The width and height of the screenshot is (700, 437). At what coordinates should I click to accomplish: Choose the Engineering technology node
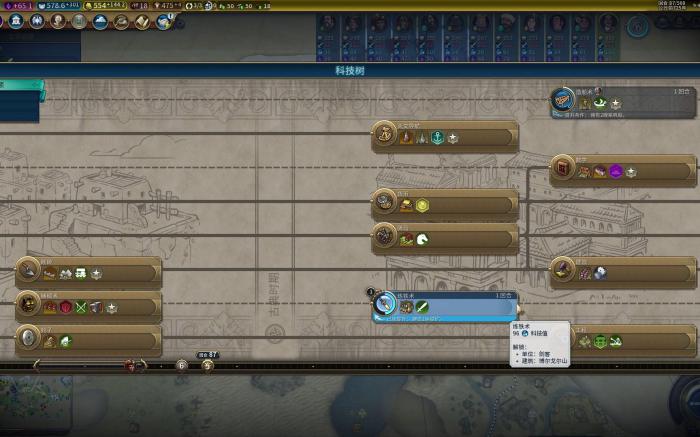coord(622,340)
